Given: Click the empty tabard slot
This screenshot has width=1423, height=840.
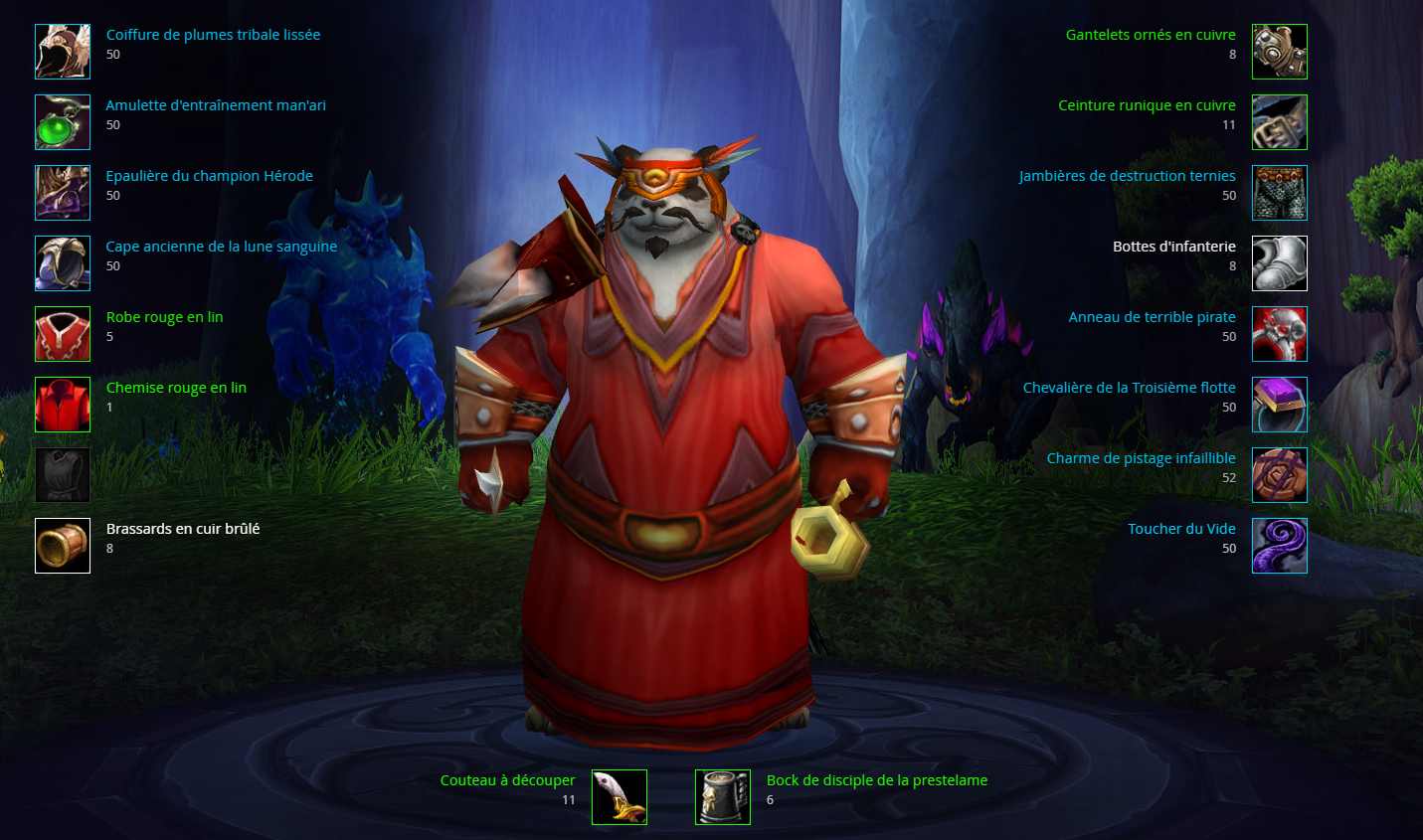Looking at the screenshot, I should pos(63,474).
